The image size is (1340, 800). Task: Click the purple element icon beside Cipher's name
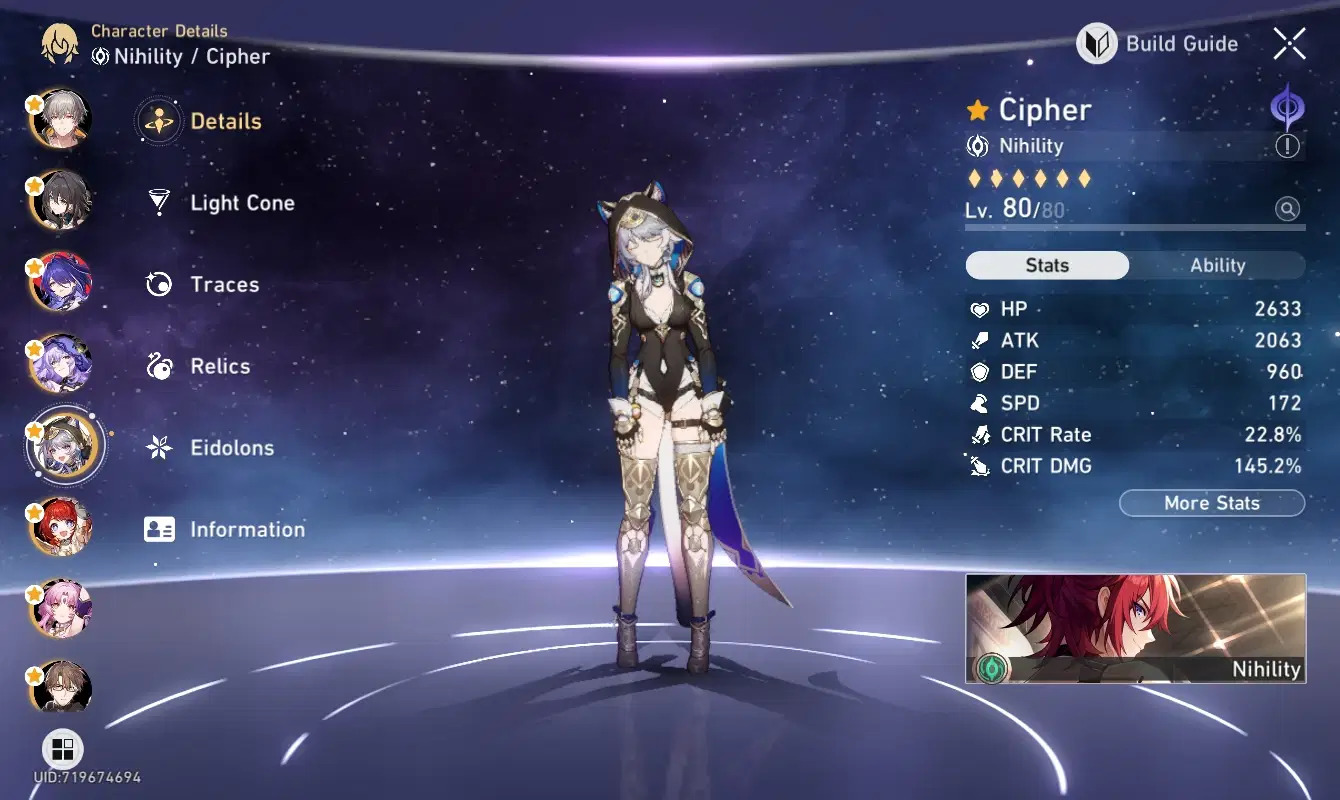click(1287, 105)
